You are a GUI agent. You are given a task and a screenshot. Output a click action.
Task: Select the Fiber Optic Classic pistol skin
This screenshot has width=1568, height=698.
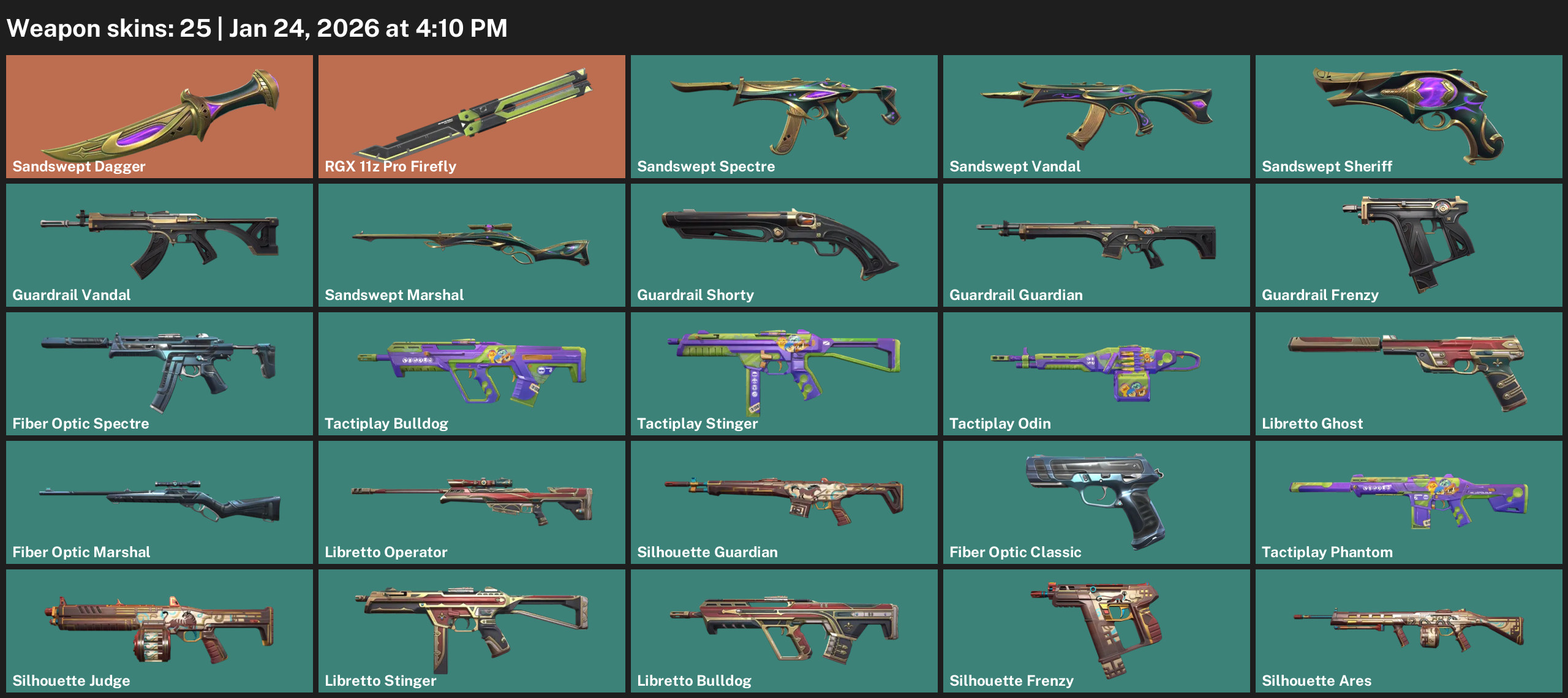tap(1096, 502)
